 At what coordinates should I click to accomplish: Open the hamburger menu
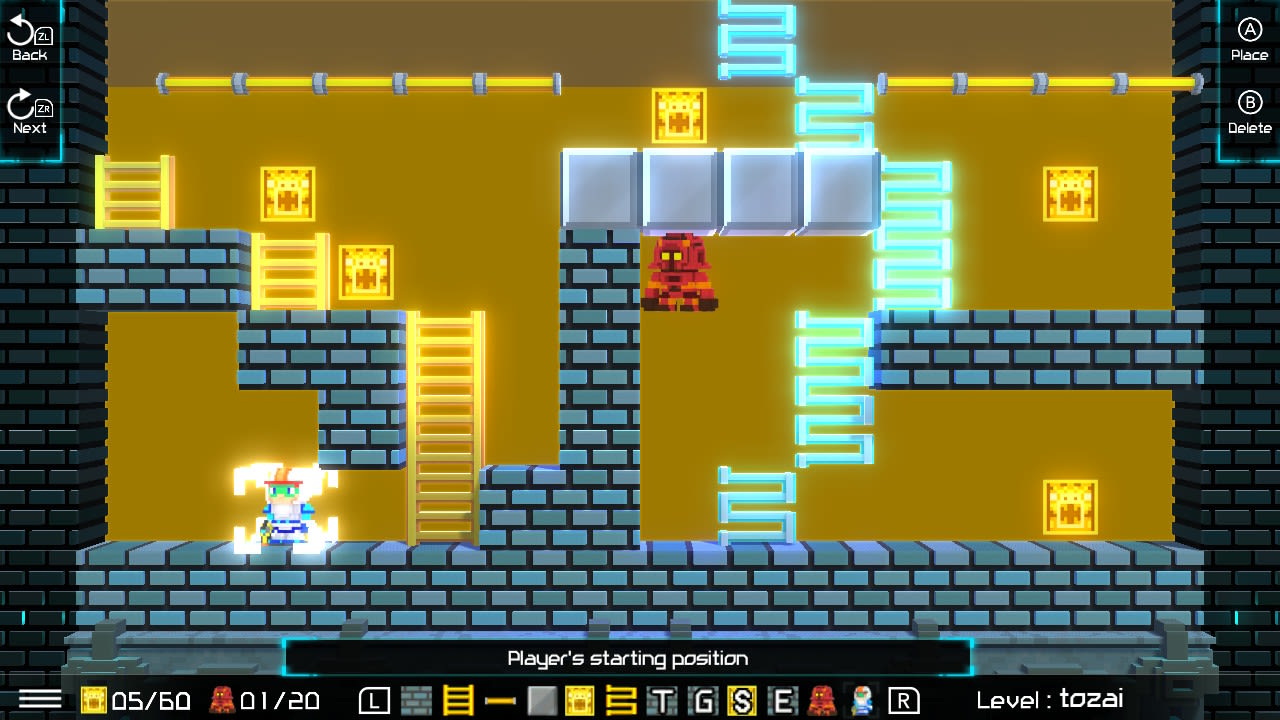pos(41,701)
